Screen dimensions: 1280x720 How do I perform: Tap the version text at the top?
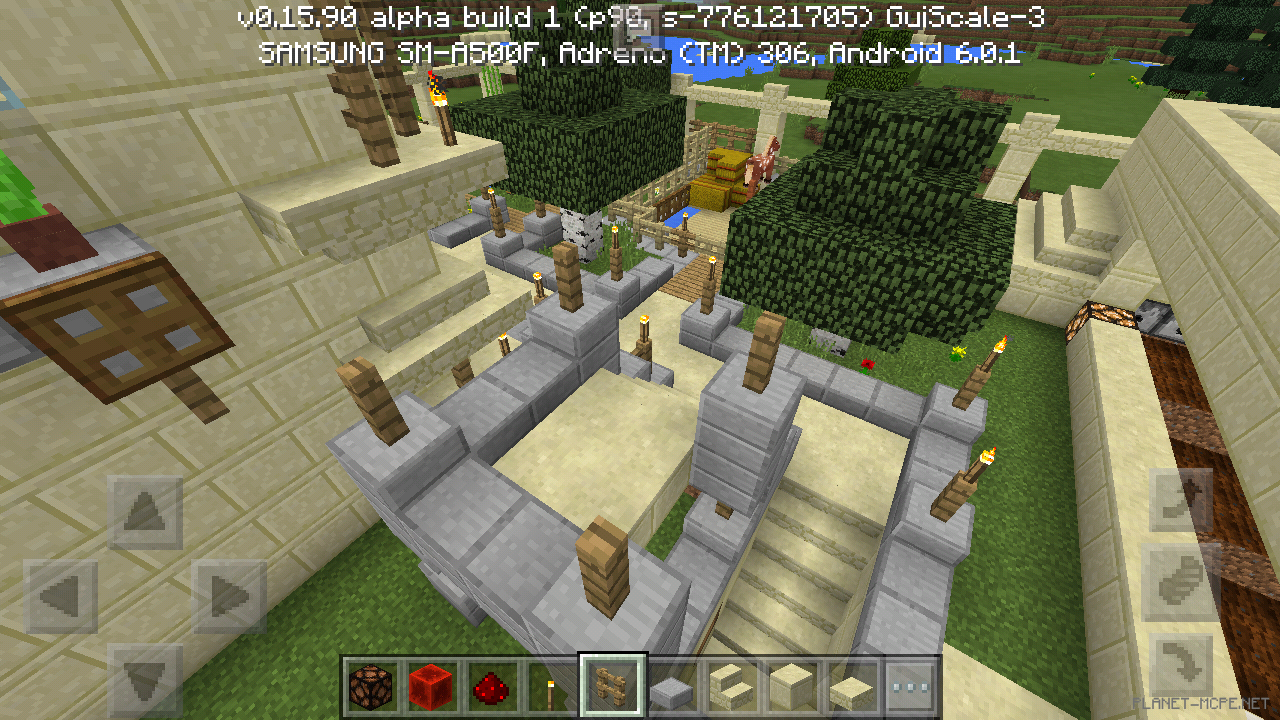(628, 17)
